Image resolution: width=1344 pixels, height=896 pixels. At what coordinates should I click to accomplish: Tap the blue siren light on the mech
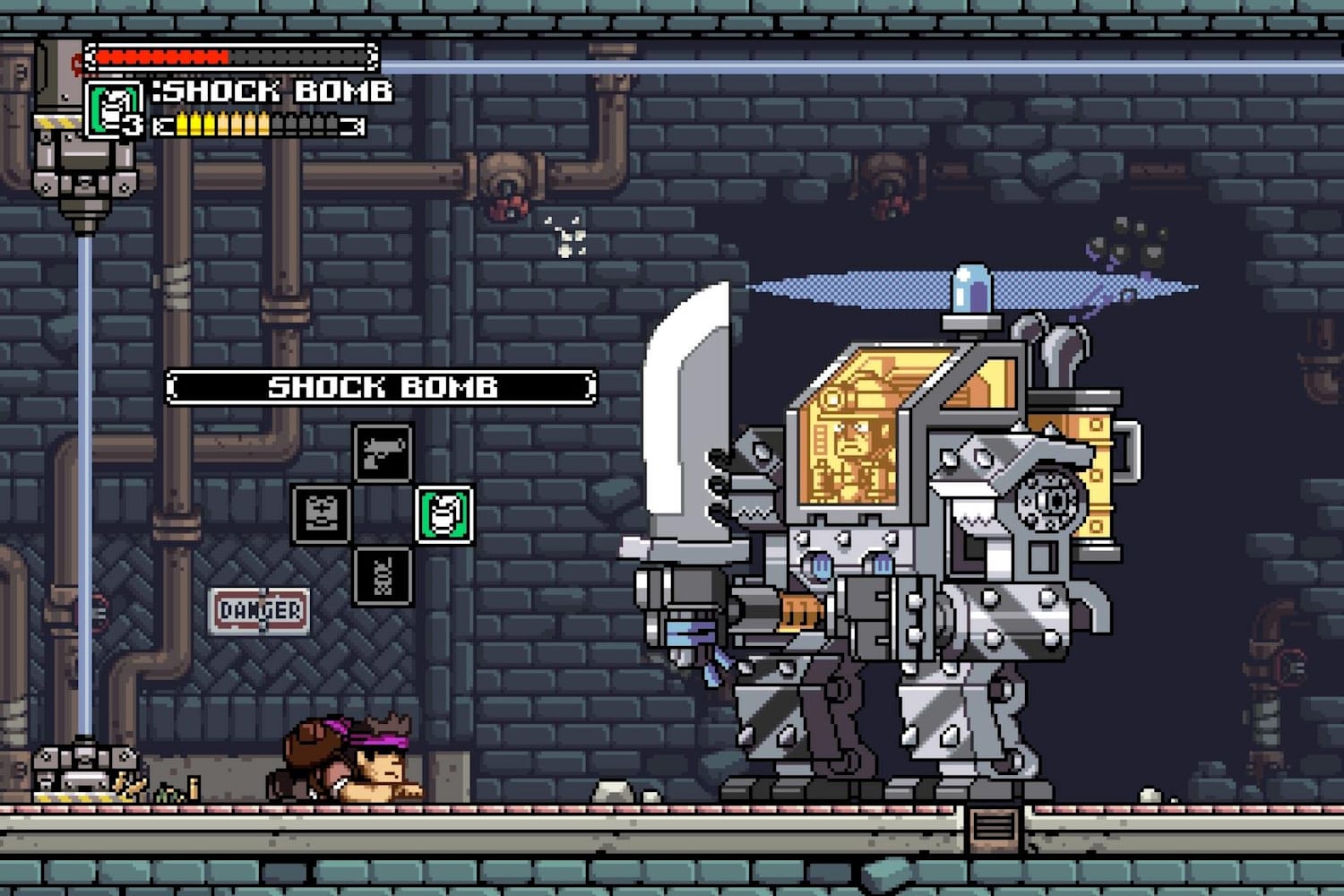point(970,287)
